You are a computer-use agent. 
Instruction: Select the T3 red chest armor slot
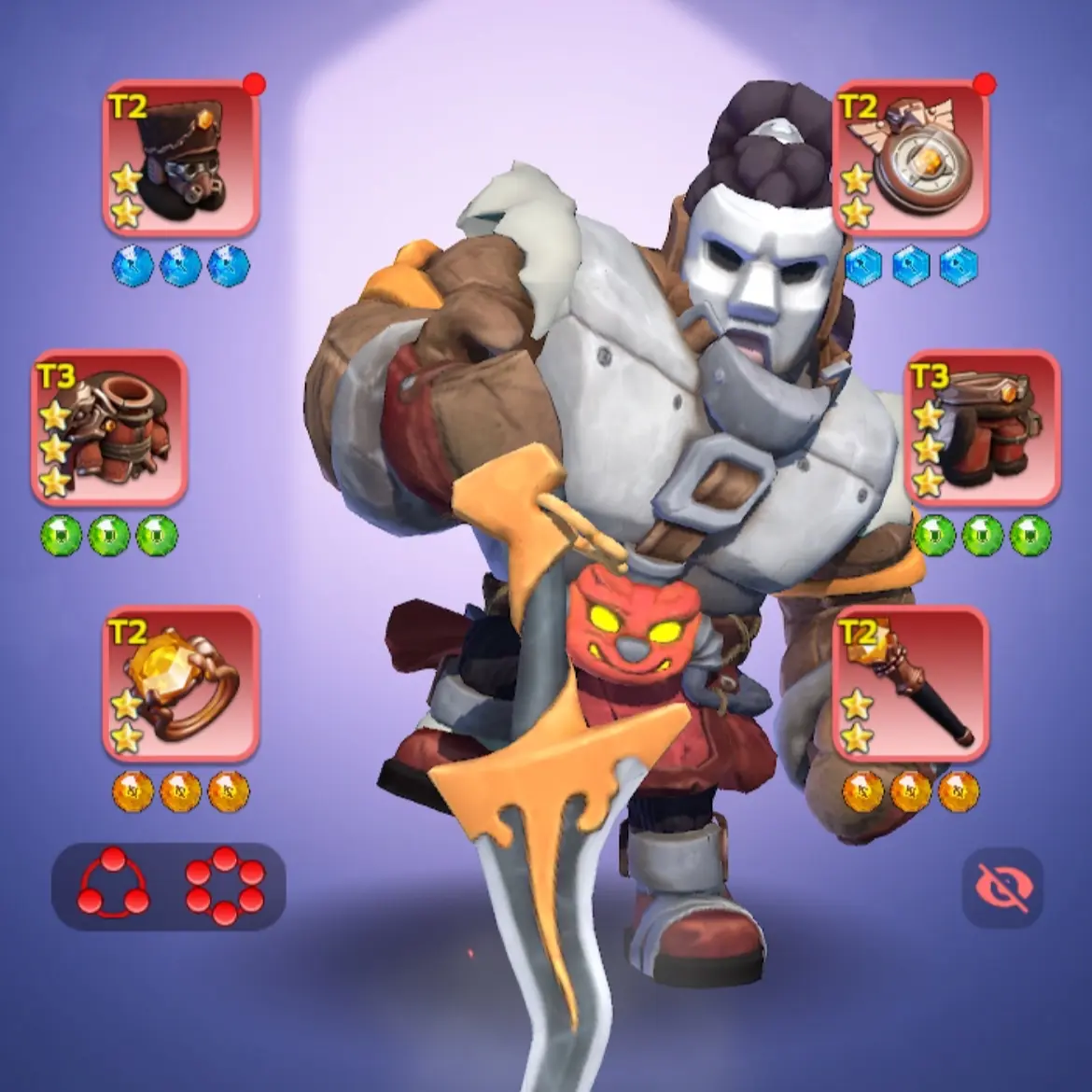(108, 427)
